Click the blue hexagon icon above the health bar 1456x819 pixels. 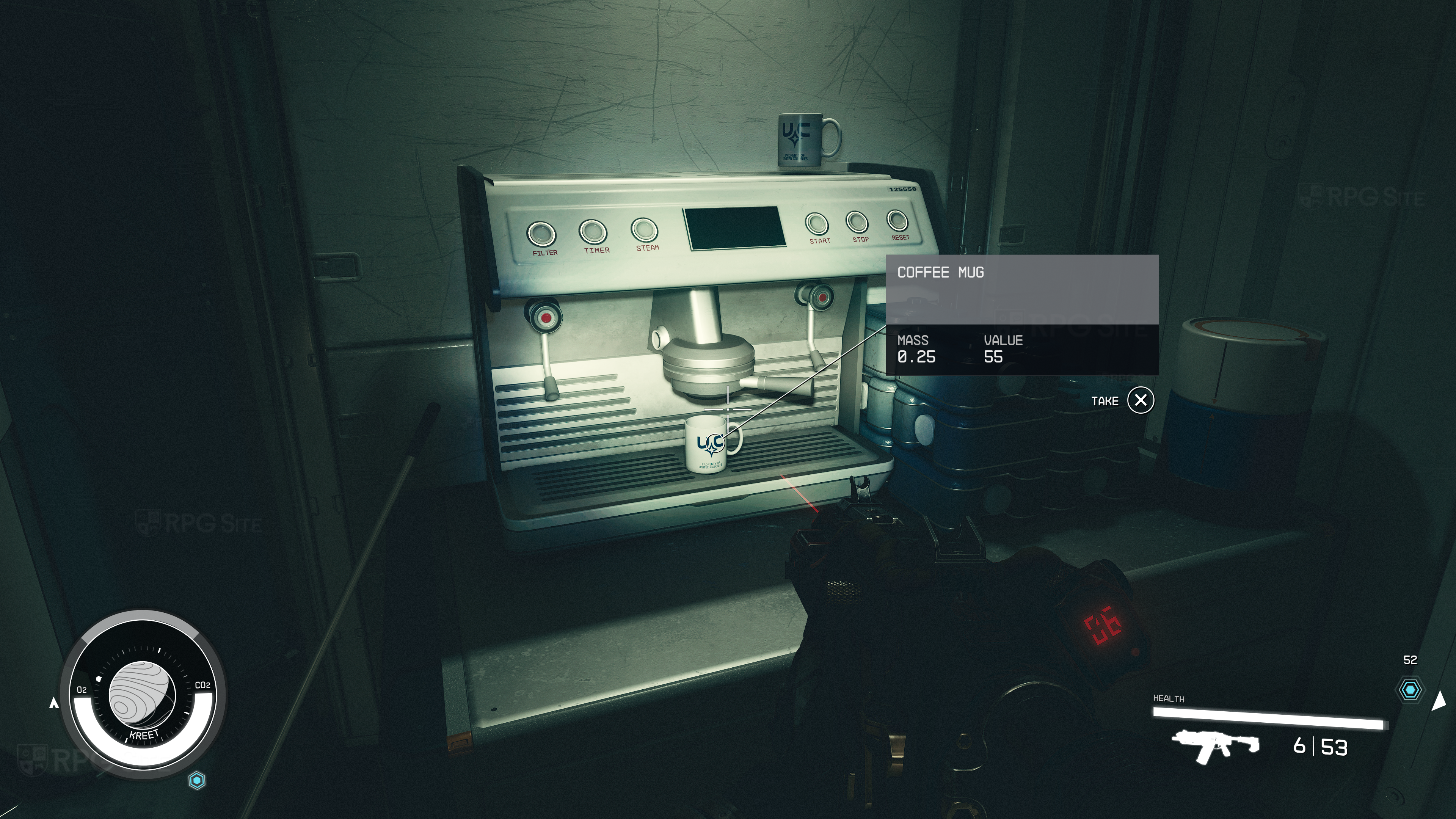click(x=1410, y=690)
